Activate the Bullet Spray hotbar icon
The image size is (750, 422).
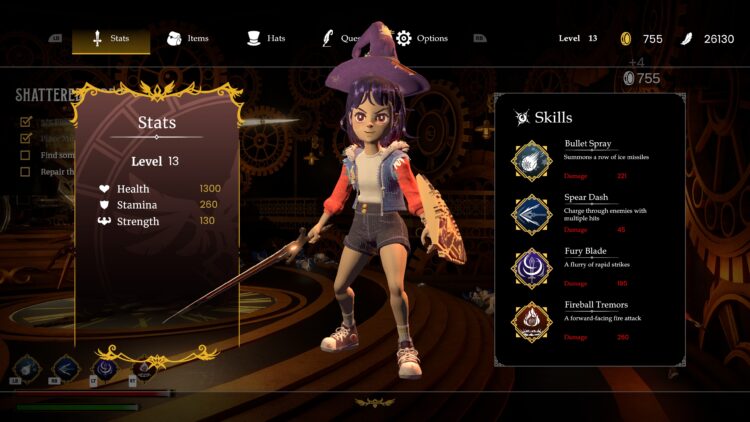[x=27, y=369]
